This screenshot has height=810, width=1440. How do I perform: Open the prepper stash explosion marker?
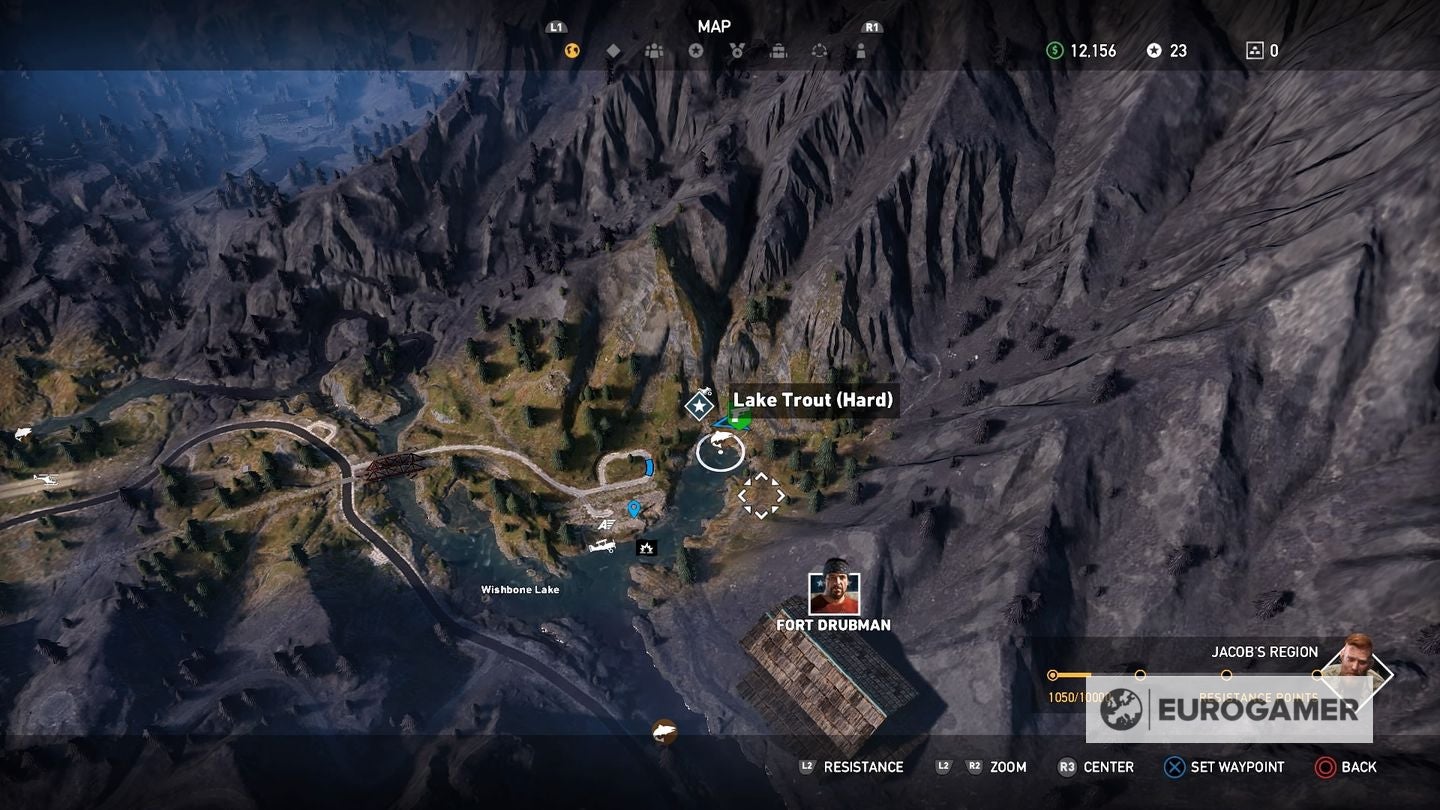(x=646, y=548)
